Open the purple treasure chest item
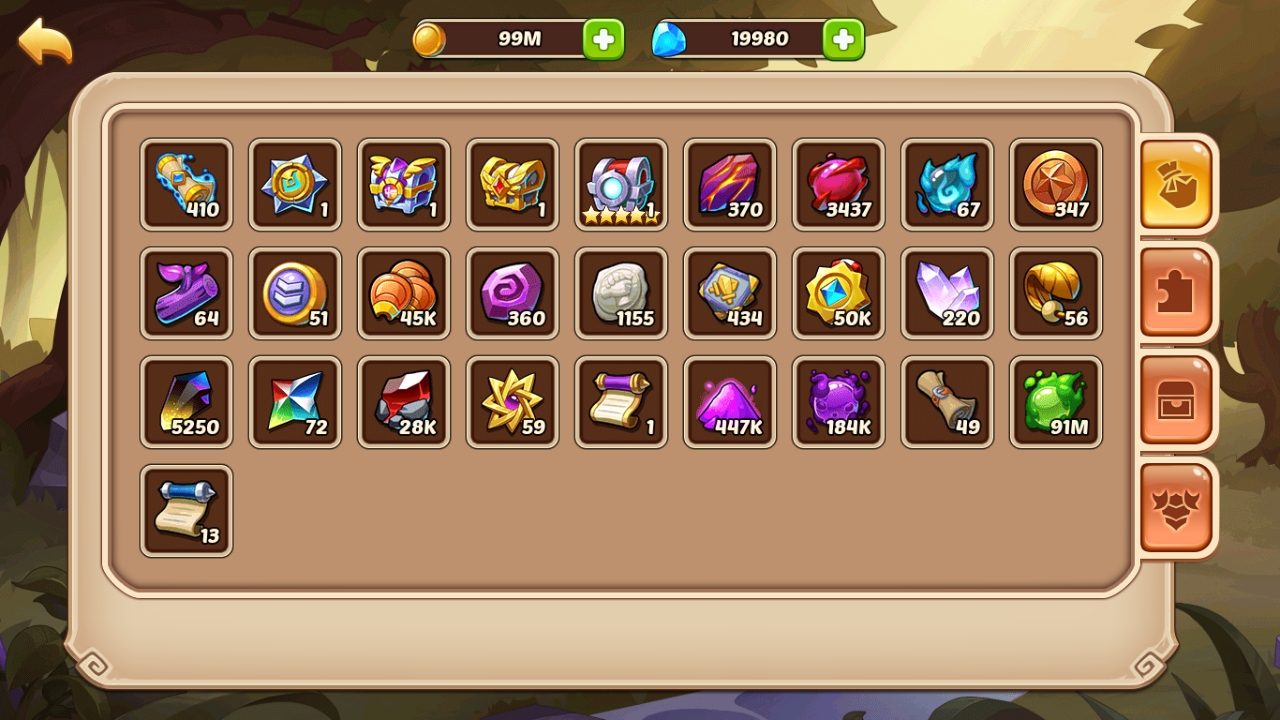Viewport: 1280px width, 720px height. (x=404, y=185)
